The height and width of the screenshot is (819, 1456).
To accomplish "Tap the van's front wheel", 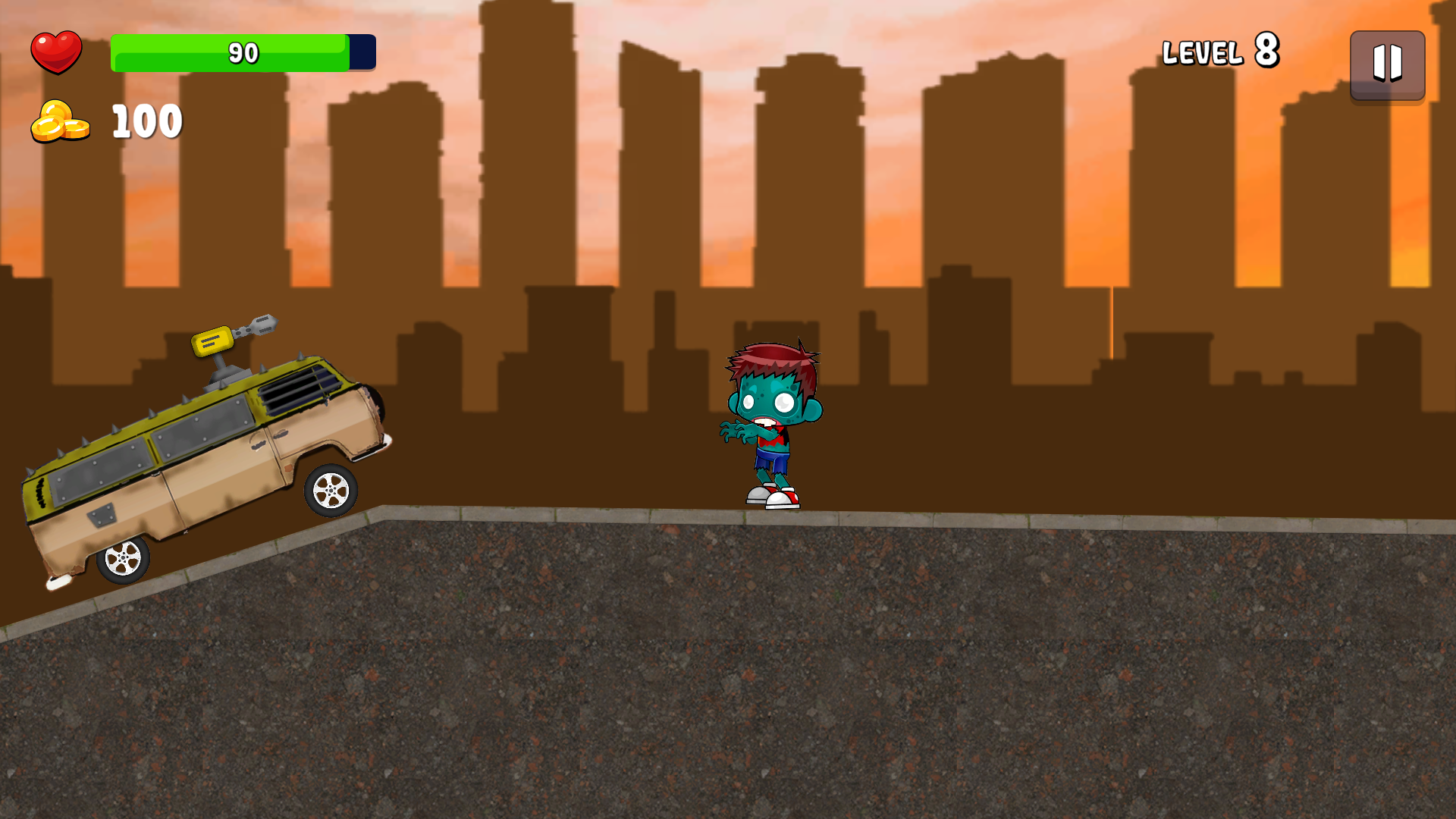I will tap(330, 491).
